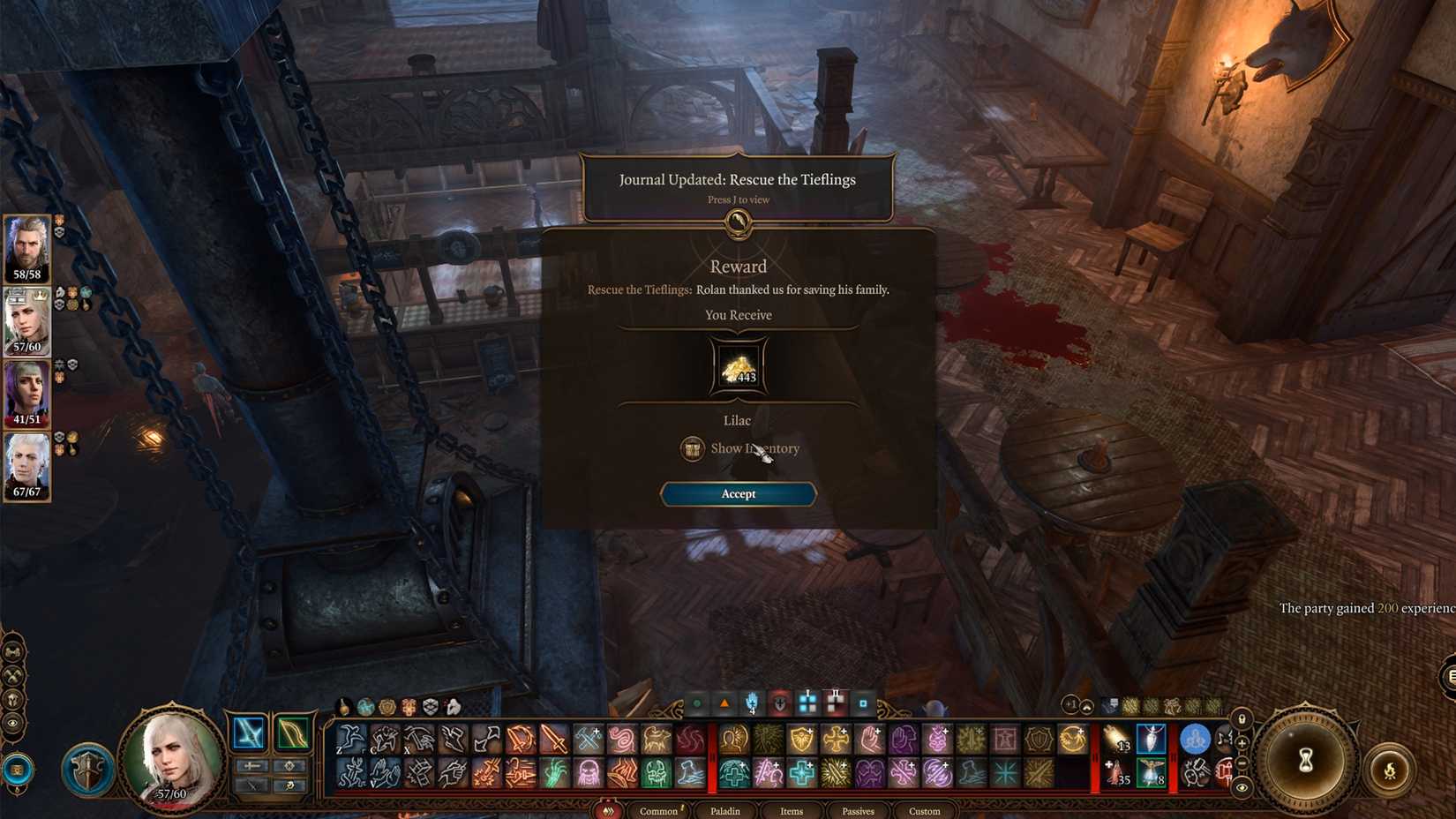
Task: Select the Dash boot icon in the hotbar
Action: coord(451,737)
